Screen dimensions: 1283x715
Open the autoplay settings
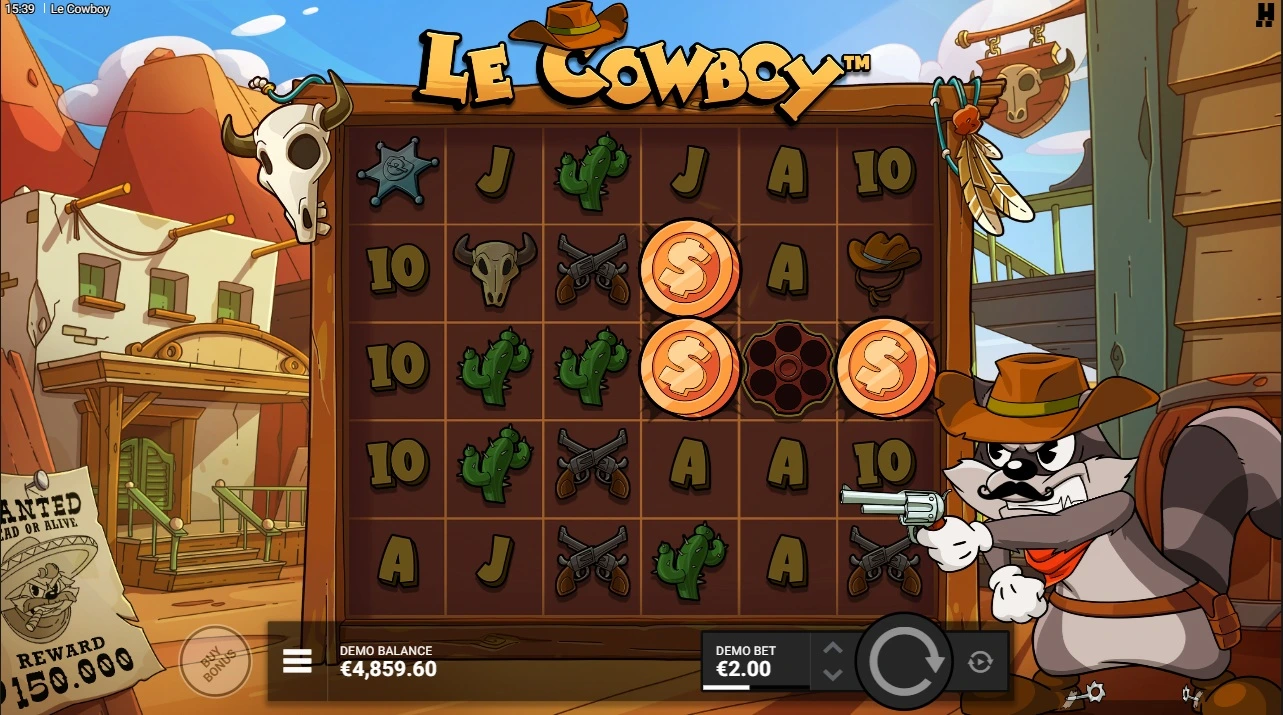[979, 661]
